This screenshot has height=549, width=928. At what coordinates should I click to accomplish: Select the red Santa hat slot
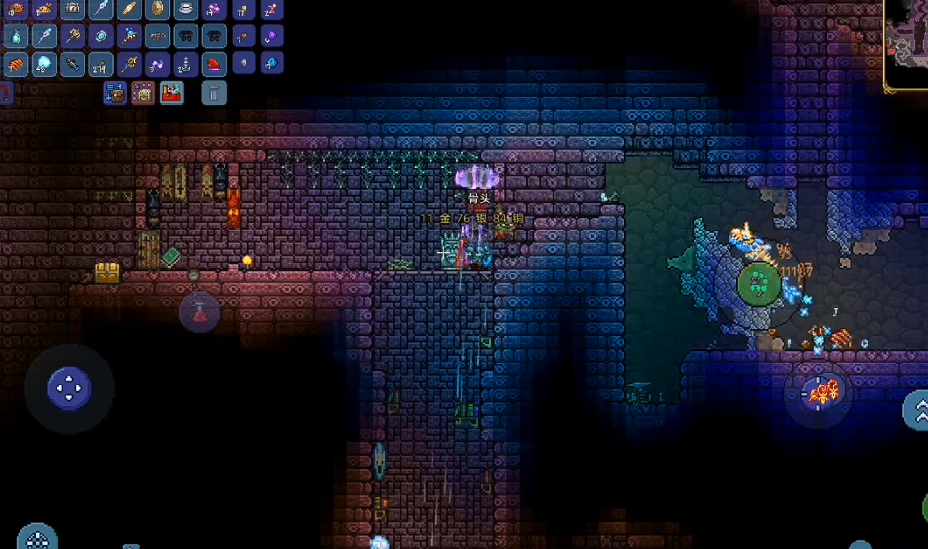214,65
